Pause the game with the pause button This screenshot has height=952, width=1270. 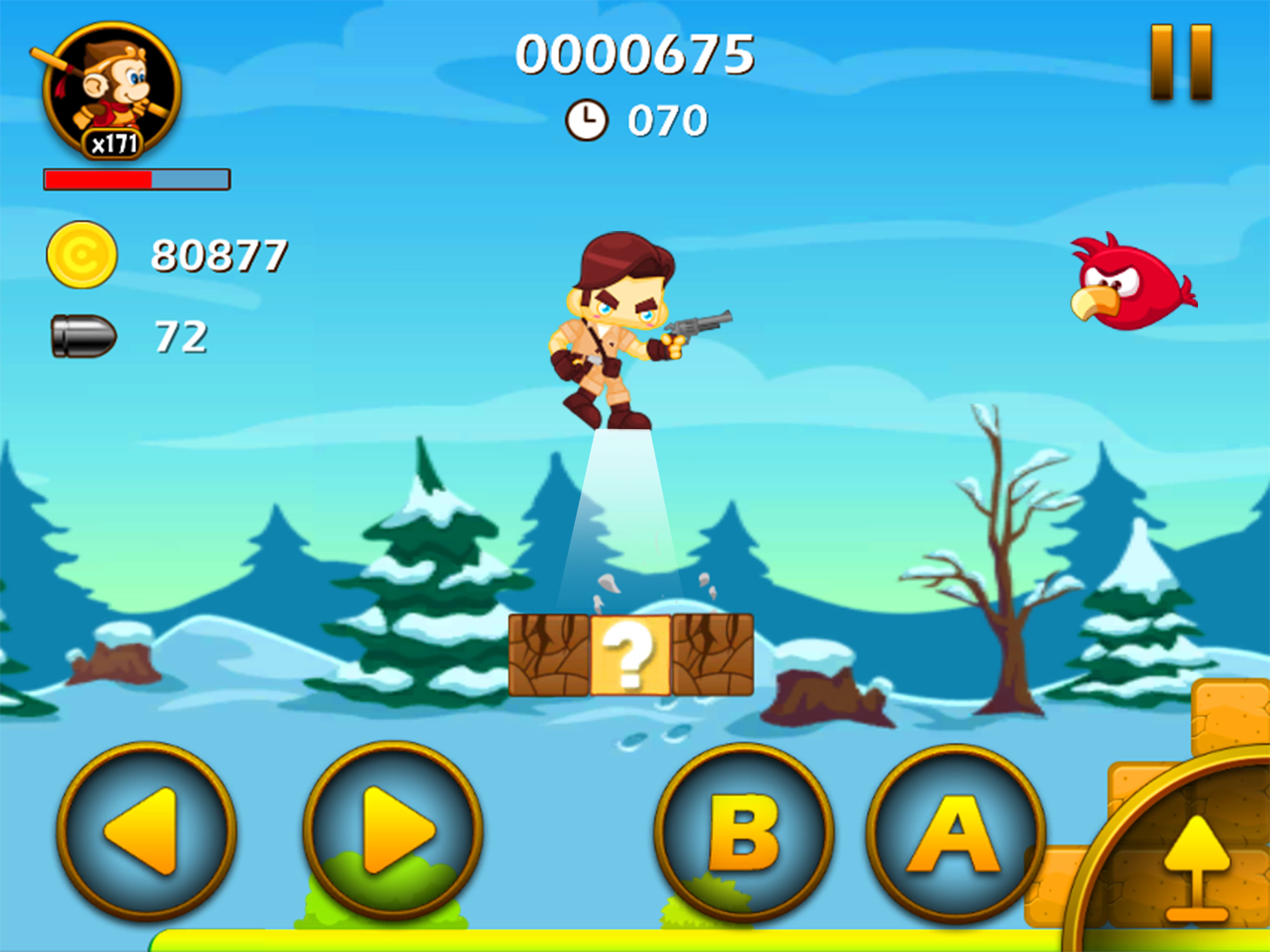click(x=1181, y=62)
